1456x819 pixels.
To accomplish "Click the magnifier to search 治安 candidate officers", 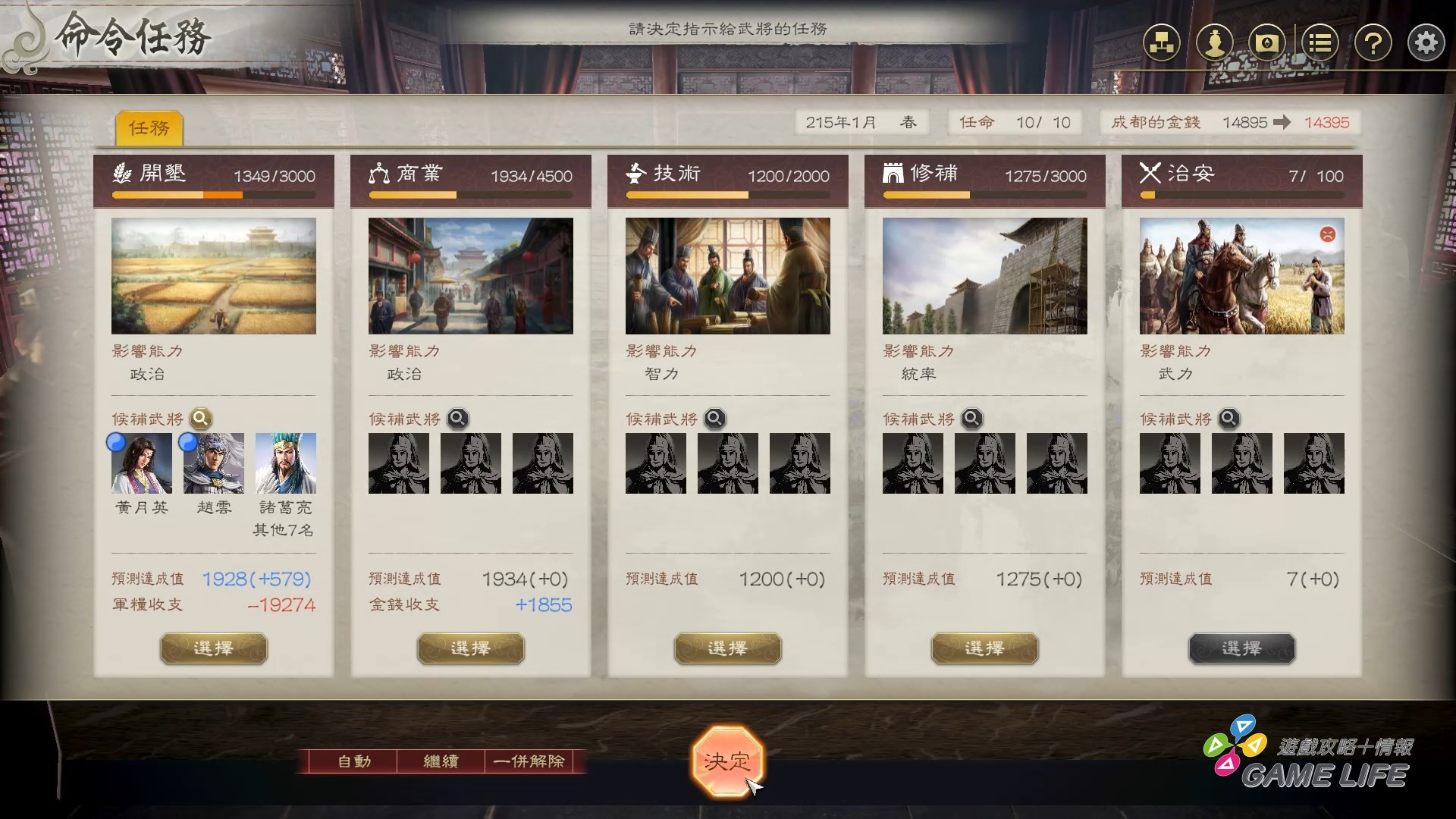I will click(x=1228, y=418).
